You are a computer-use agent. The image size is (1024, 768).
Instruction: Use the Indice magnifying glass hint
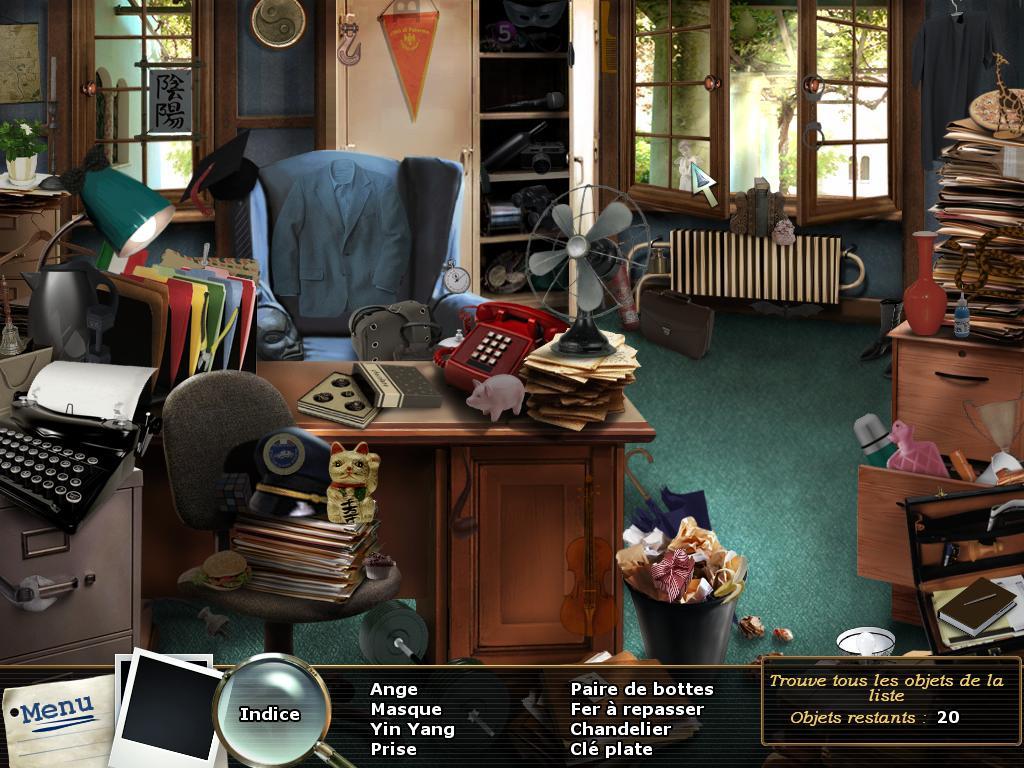(x=270, y=712)
